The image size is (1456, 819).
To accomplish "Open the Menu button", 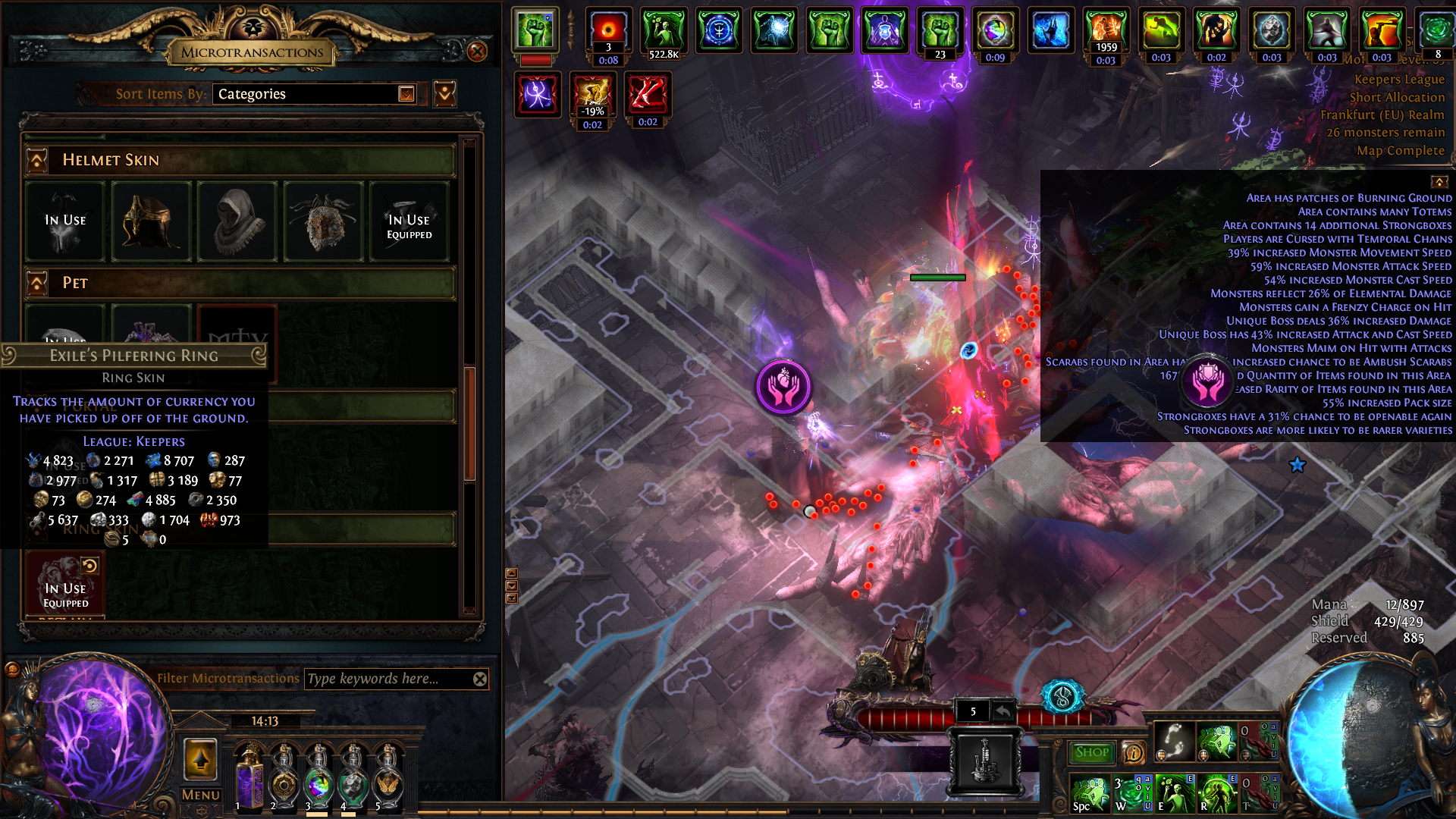I will coord(201,795).
